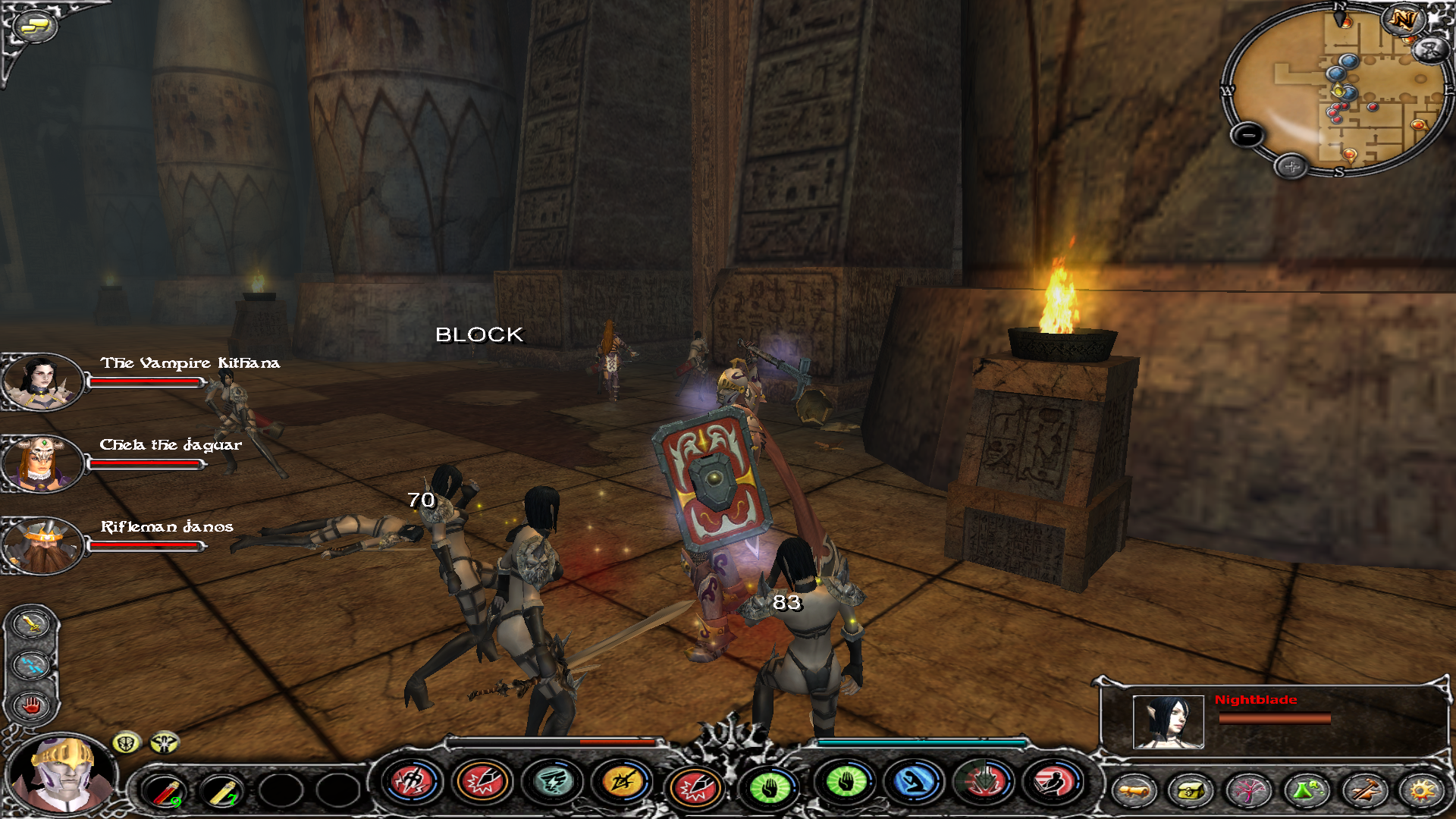
Task: Open the hammer and anvil crafting panel
Action: (x=1364, y=791)
